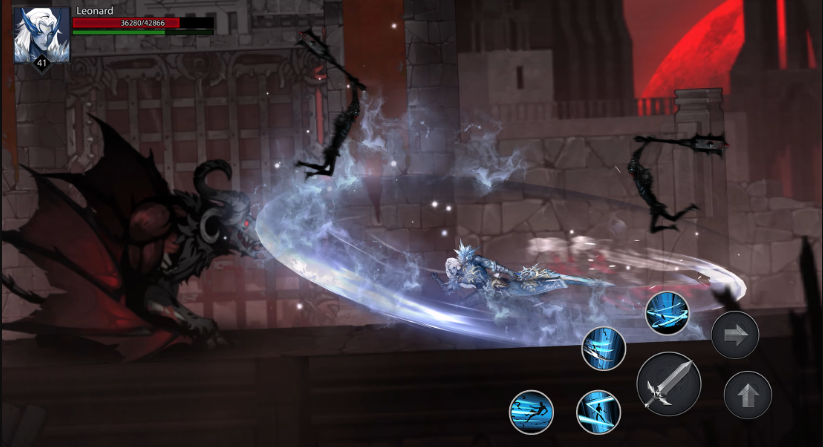
Task: Tap the sword basic attack button
Action: [668, 384]
